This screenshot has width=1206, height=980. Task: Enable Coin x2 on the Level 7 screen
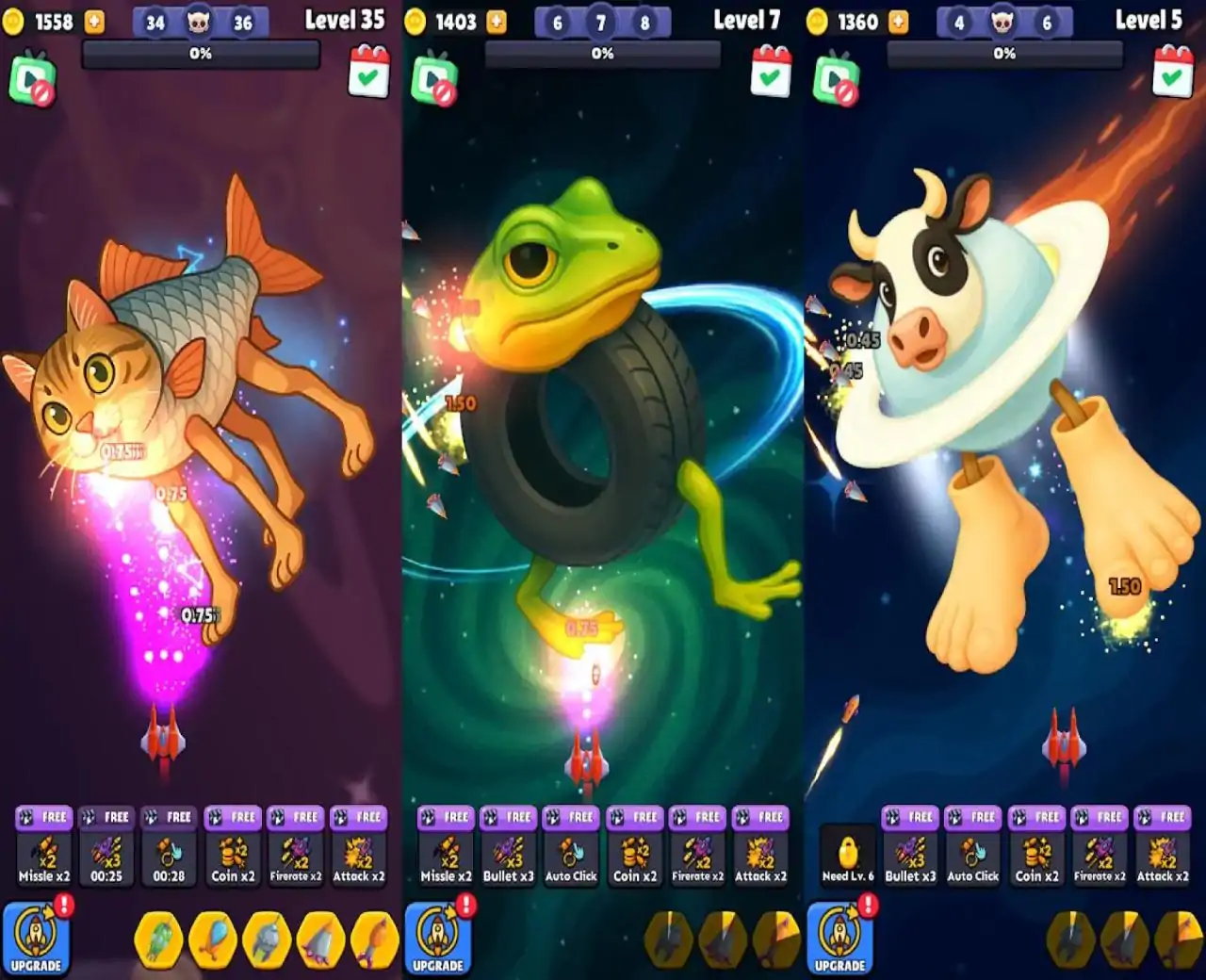click(636, 857)
